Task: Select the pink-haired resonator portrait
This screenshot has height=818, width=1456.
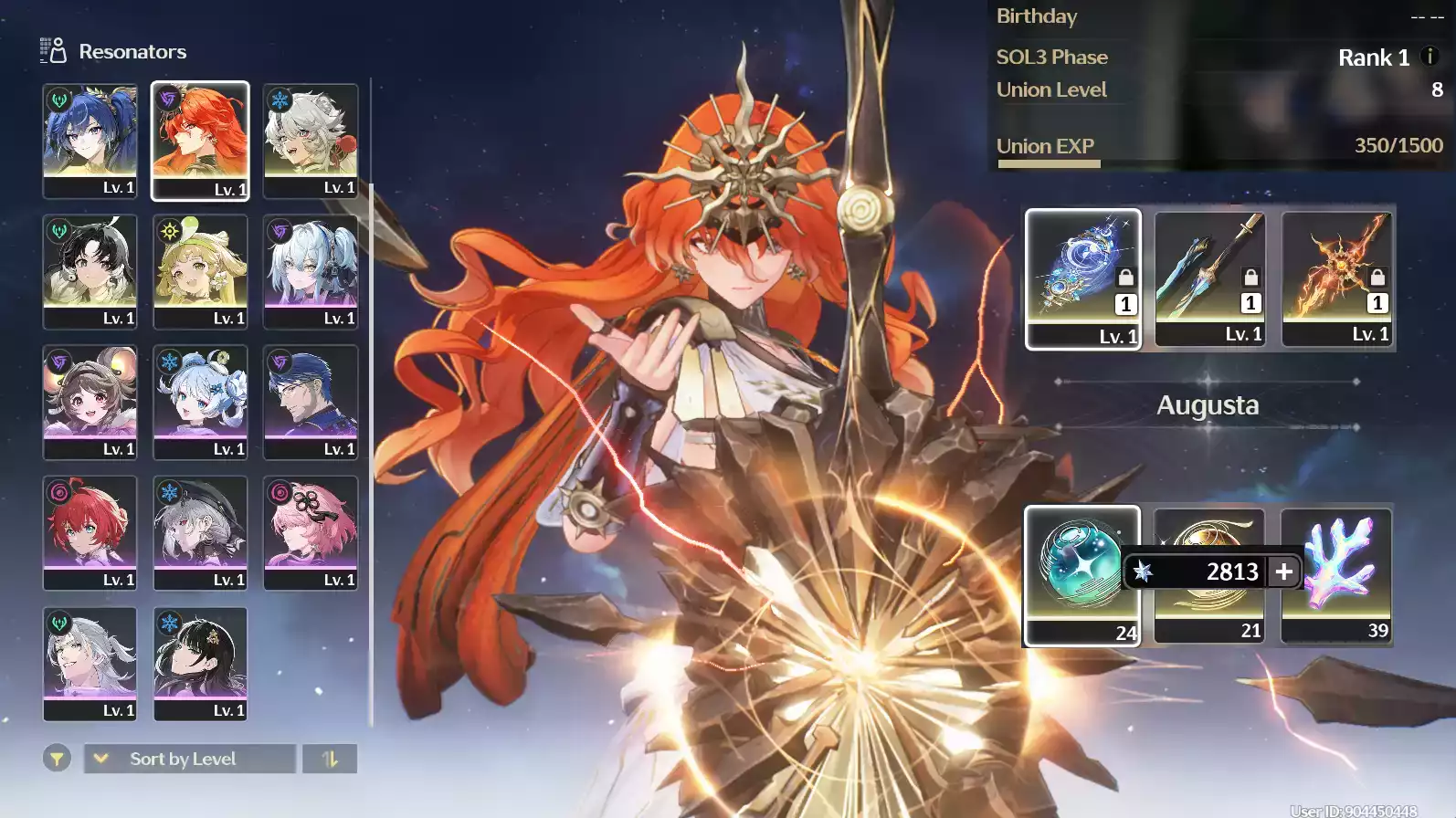Action: pos(311,532)
